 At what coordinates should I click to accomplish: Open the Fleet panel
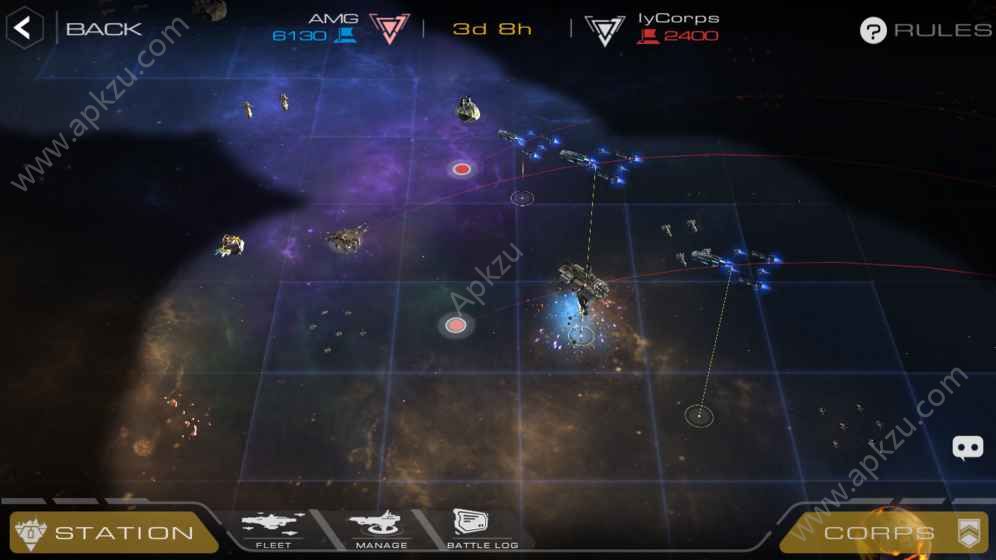(x=270, y=529)
